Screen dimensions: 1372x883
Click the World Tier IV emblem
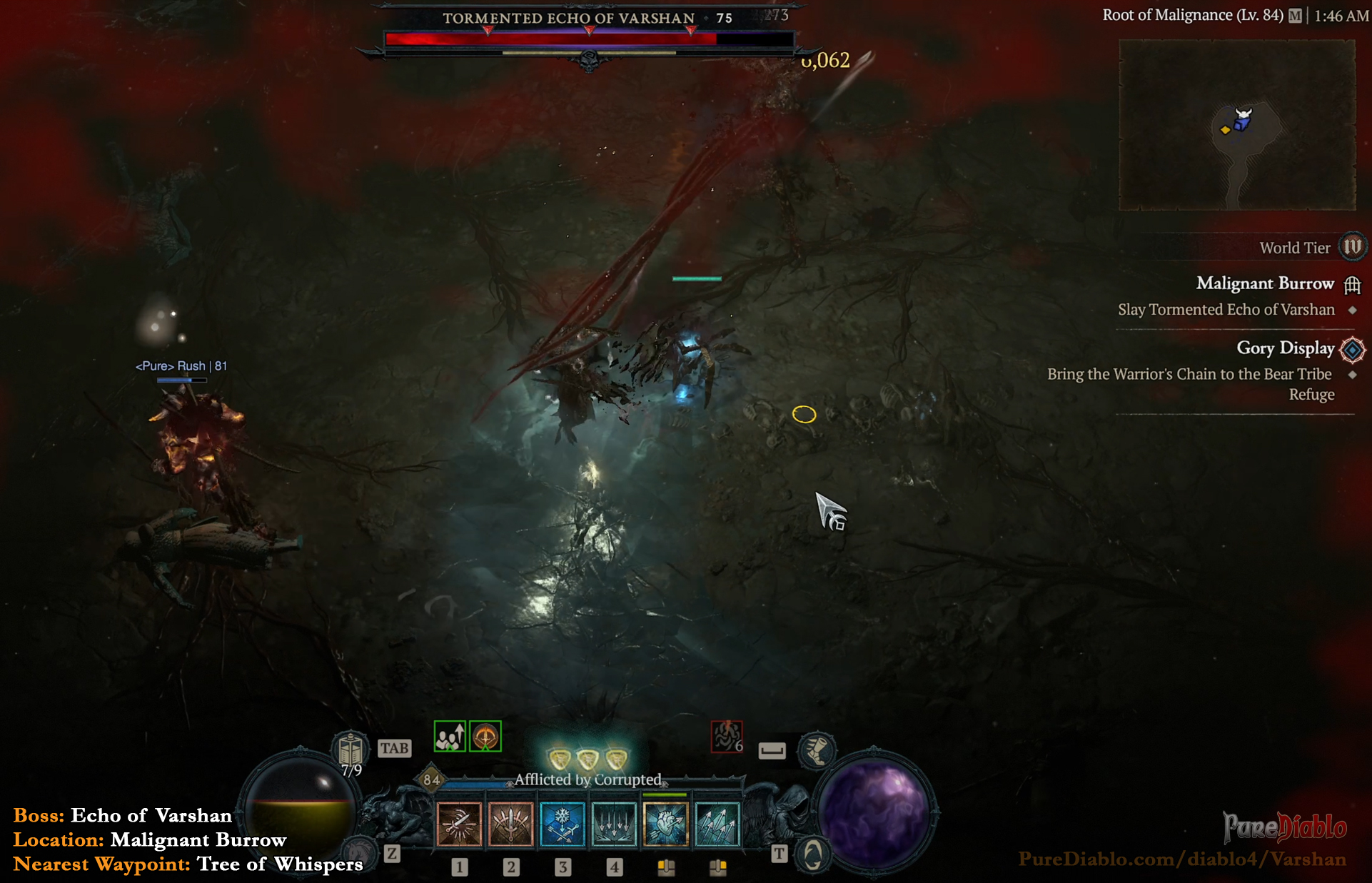(1352, 247)
